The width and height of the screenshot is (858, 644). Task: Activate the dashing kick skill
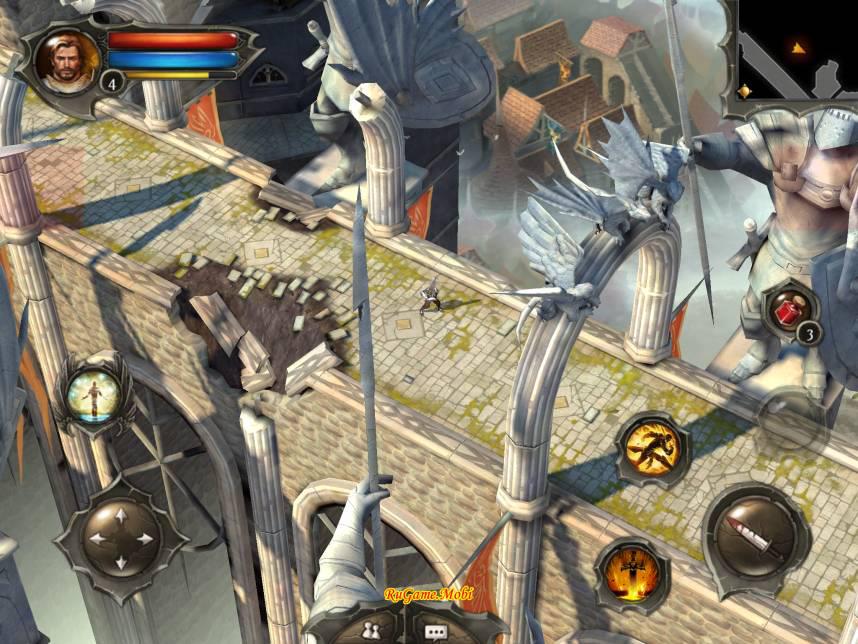click(653, 451)
